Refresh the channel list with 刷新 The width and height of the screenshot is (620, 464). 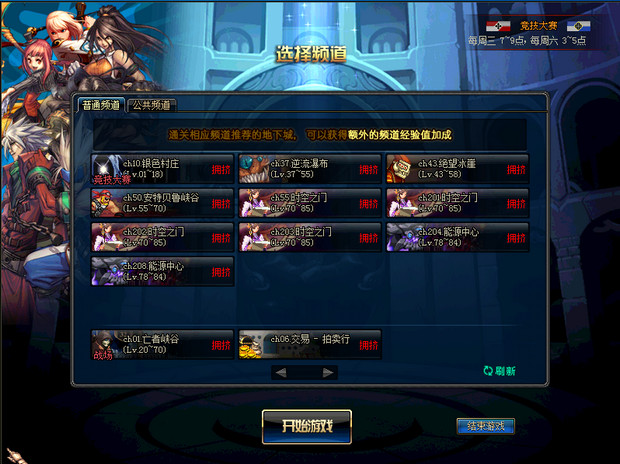[x=499, y=371]
